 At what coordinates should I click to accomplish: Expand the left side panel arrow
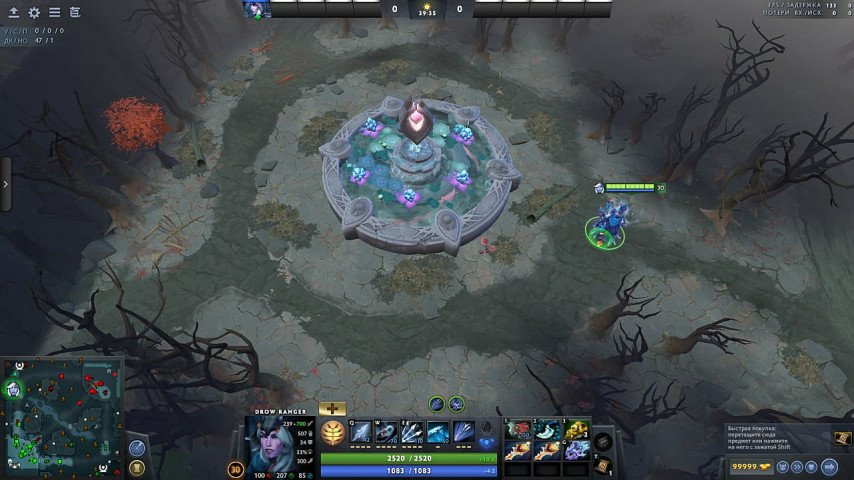tap(5, 184)
